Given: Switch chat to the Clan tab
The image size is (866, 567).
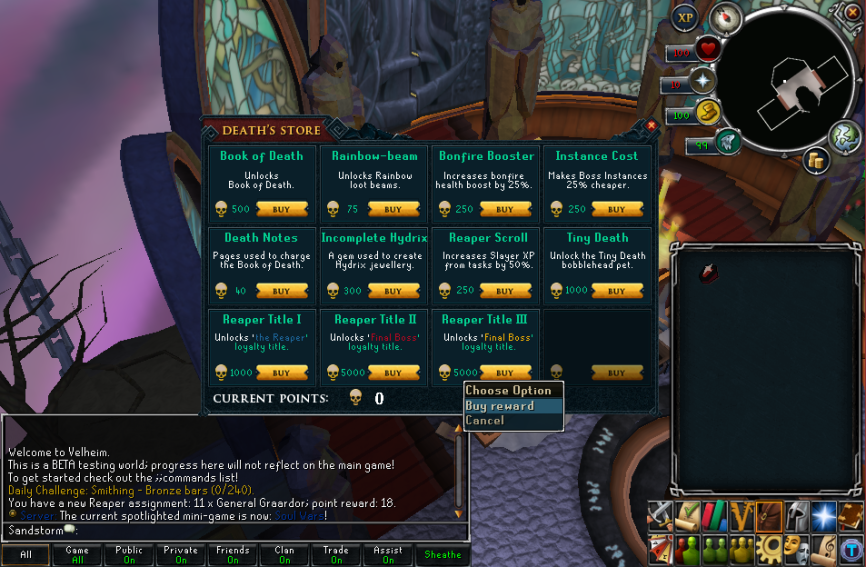Looking at the screenshot, I should pos(284,555).
